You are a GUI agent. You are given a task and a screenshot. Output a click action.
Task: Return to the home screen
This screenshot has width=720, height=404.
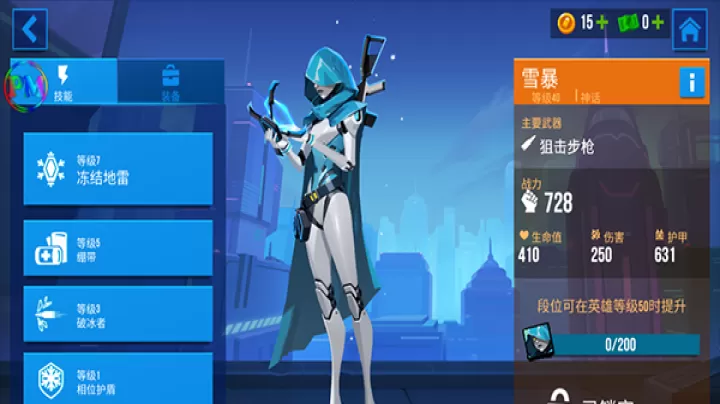click(x=689, y=30)
